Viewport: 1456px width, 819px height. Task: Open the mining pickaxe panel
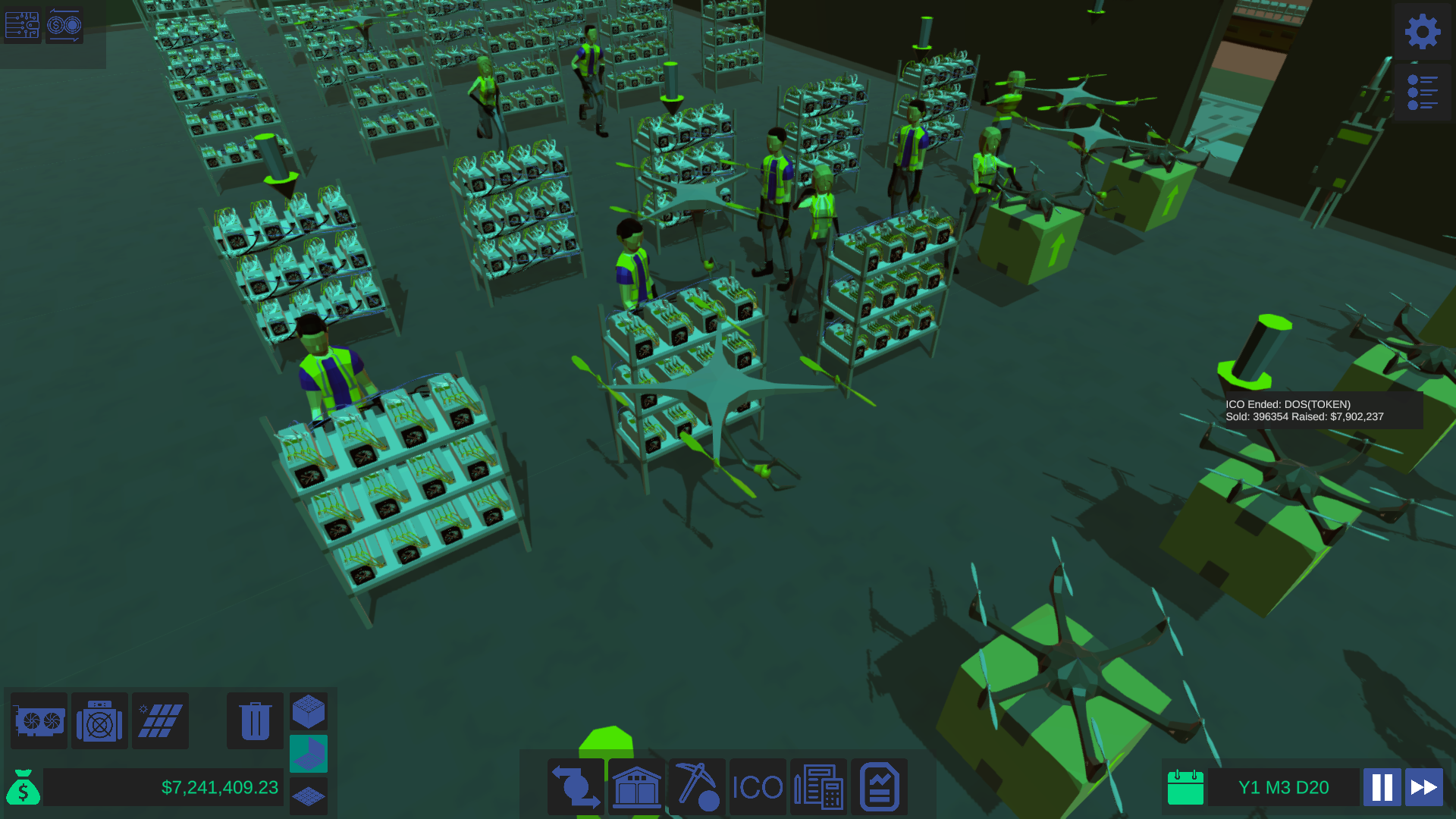tap(697, 786)
